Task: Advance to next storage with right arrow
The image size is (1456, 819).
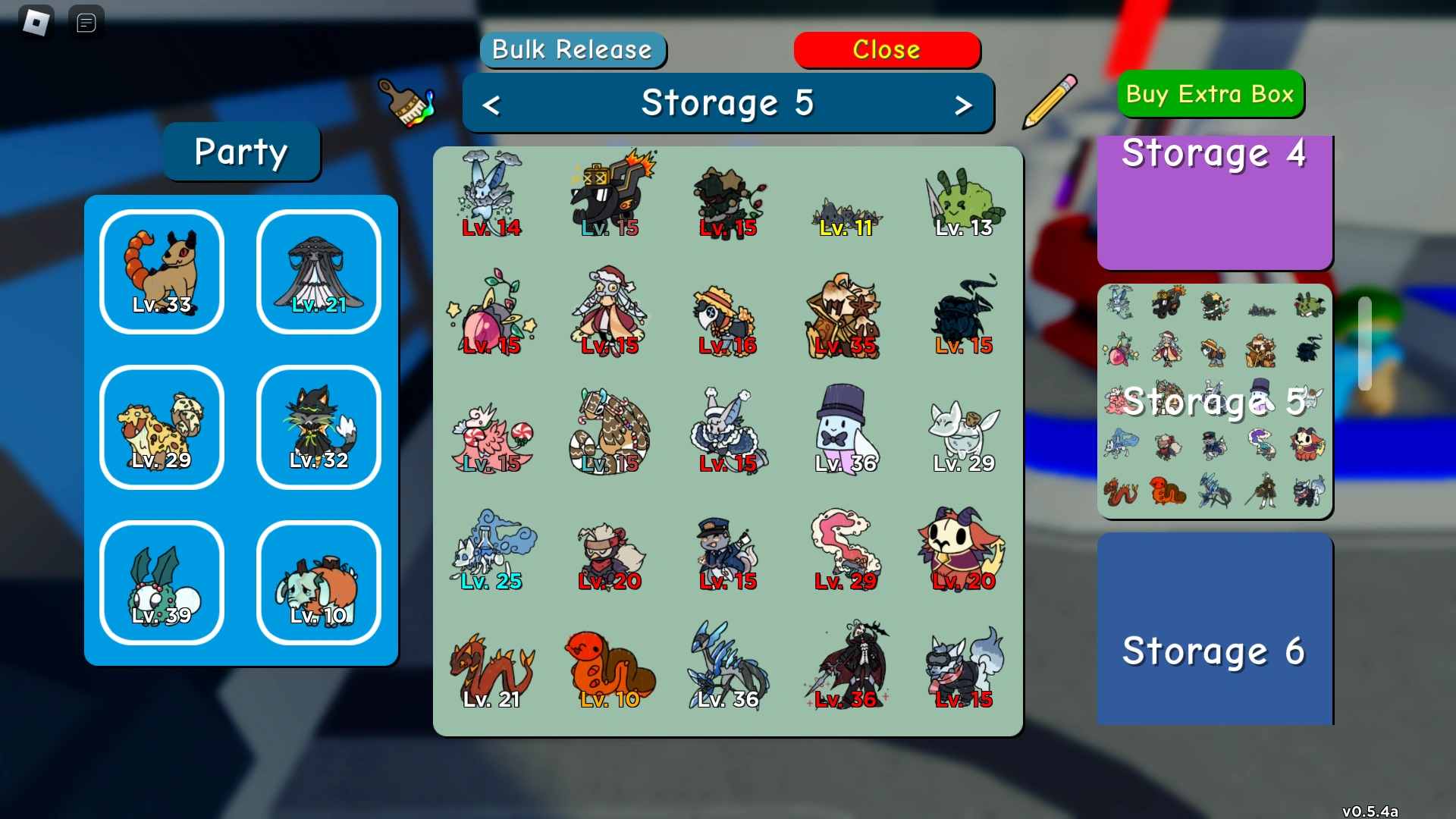Action: [x=965, y=104]
